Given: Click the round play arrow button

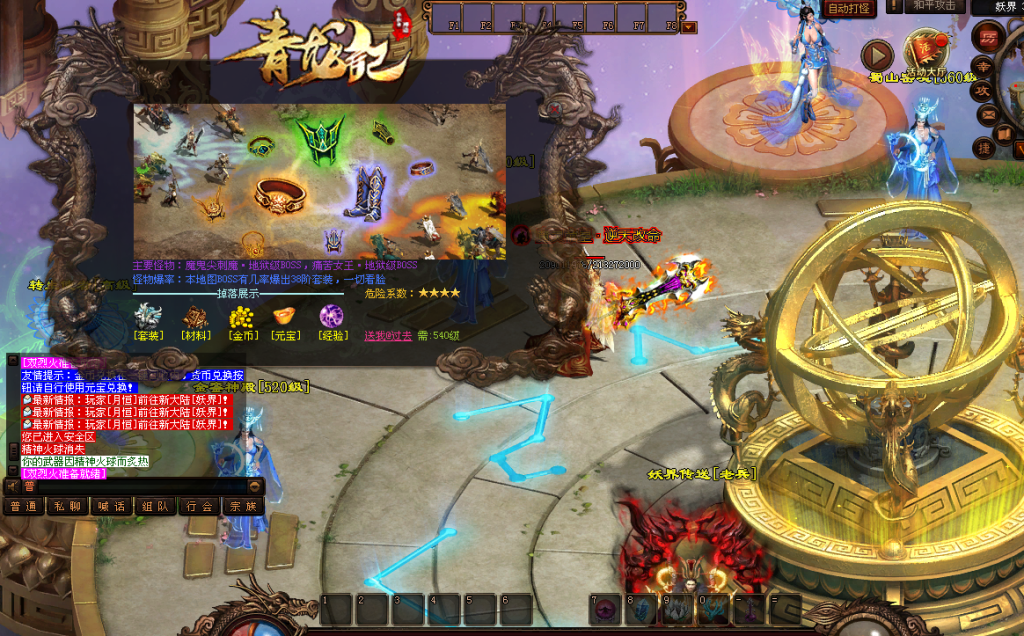Looking at the screenshot, I should tap(877, 54).
